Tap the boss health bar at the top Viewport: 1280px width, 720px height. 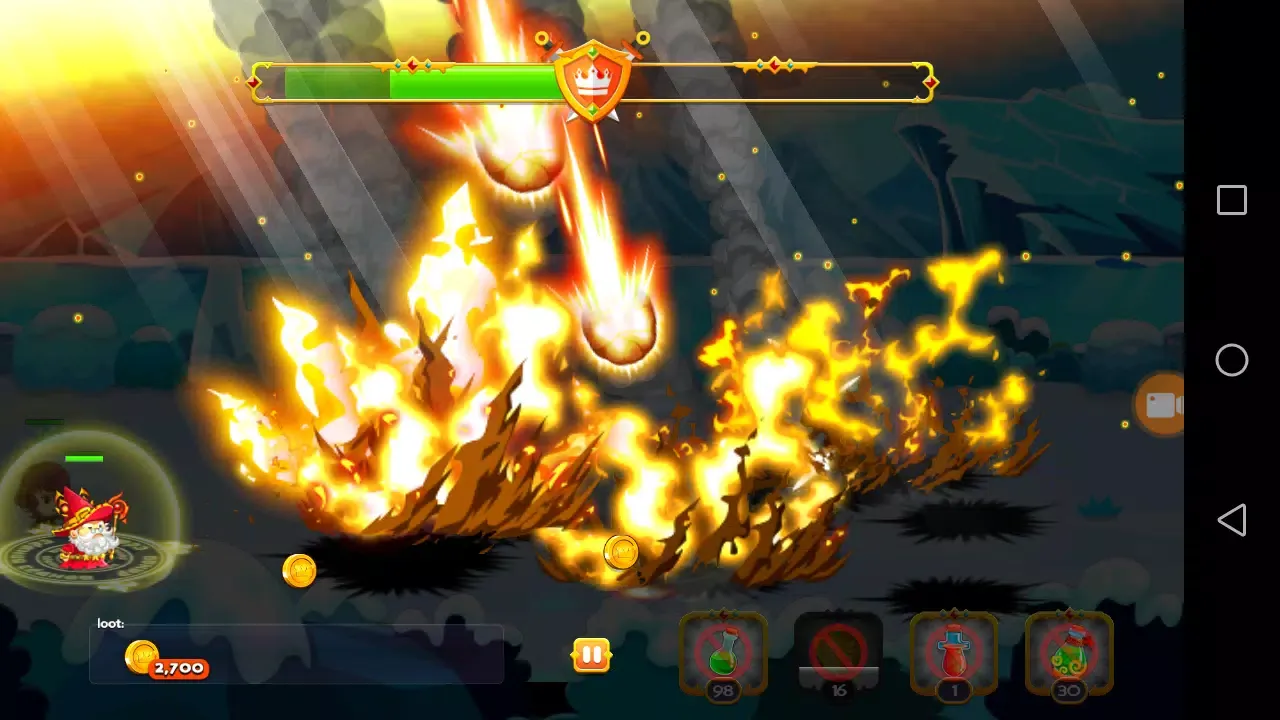pyautogui.click(x=420, y=84)
